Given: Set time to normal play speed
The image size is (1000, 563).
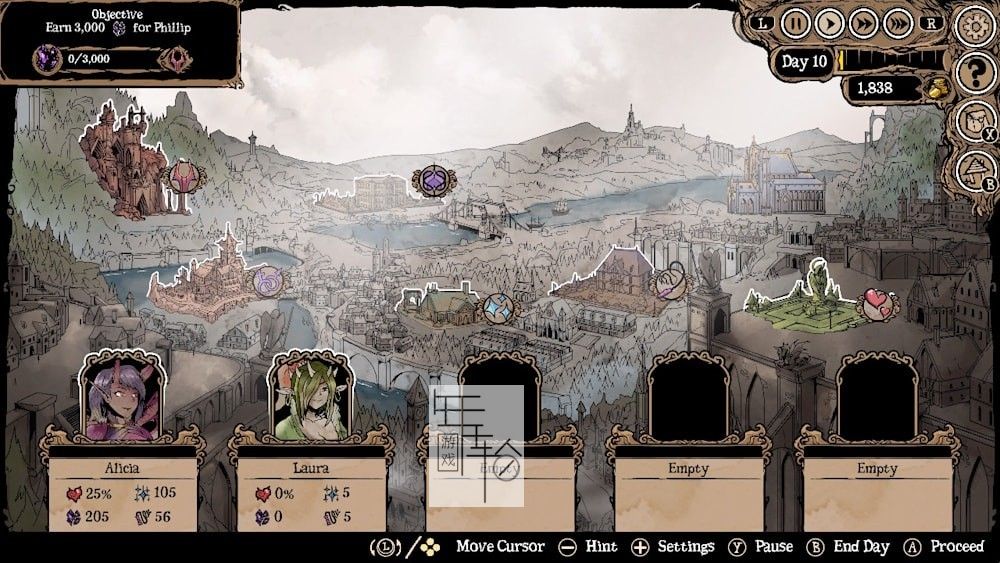Looking at the screenshot, I should [829, 22].
